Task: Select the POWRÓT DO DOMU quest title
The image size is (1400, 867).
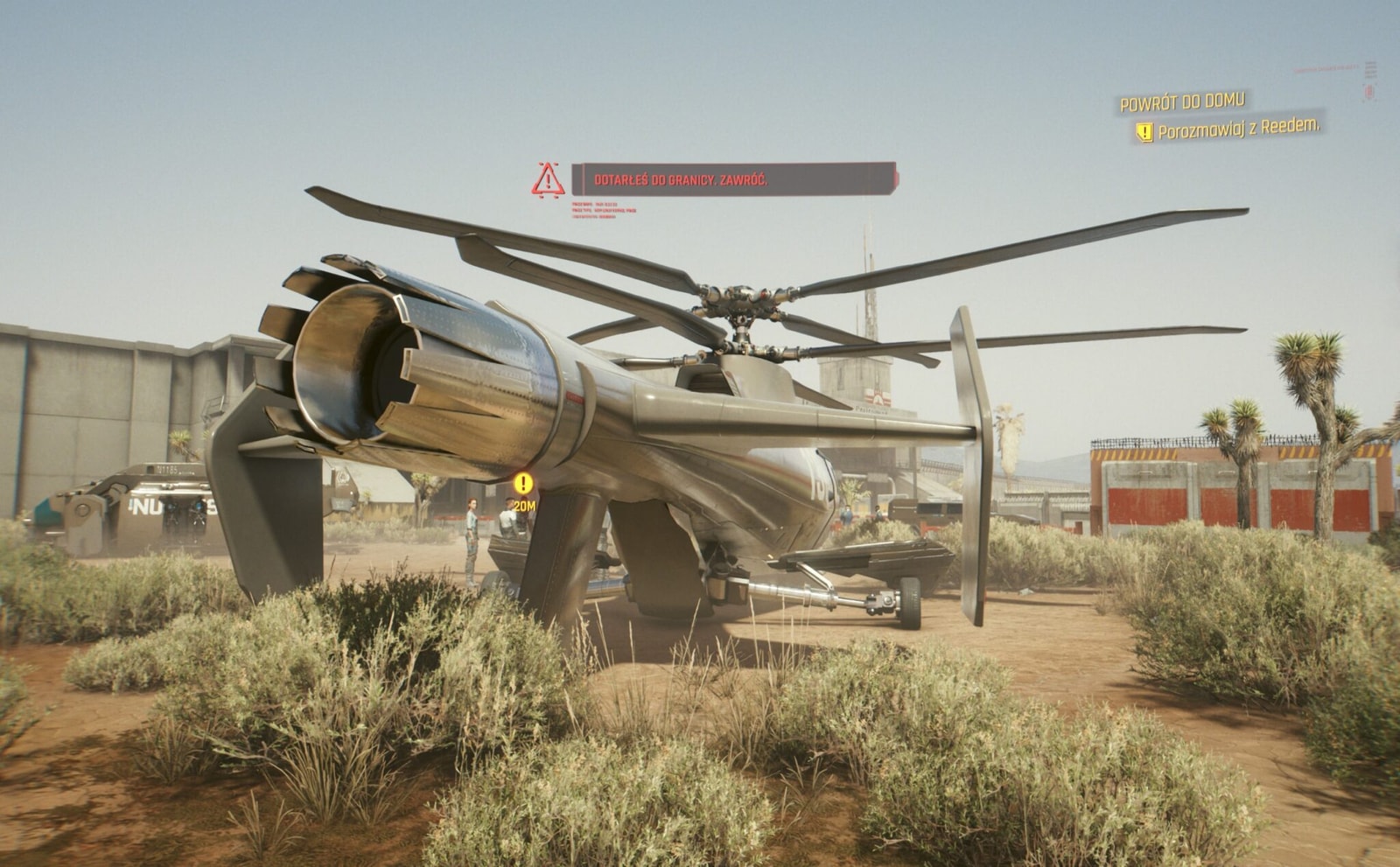Action: coord(1183,103)
